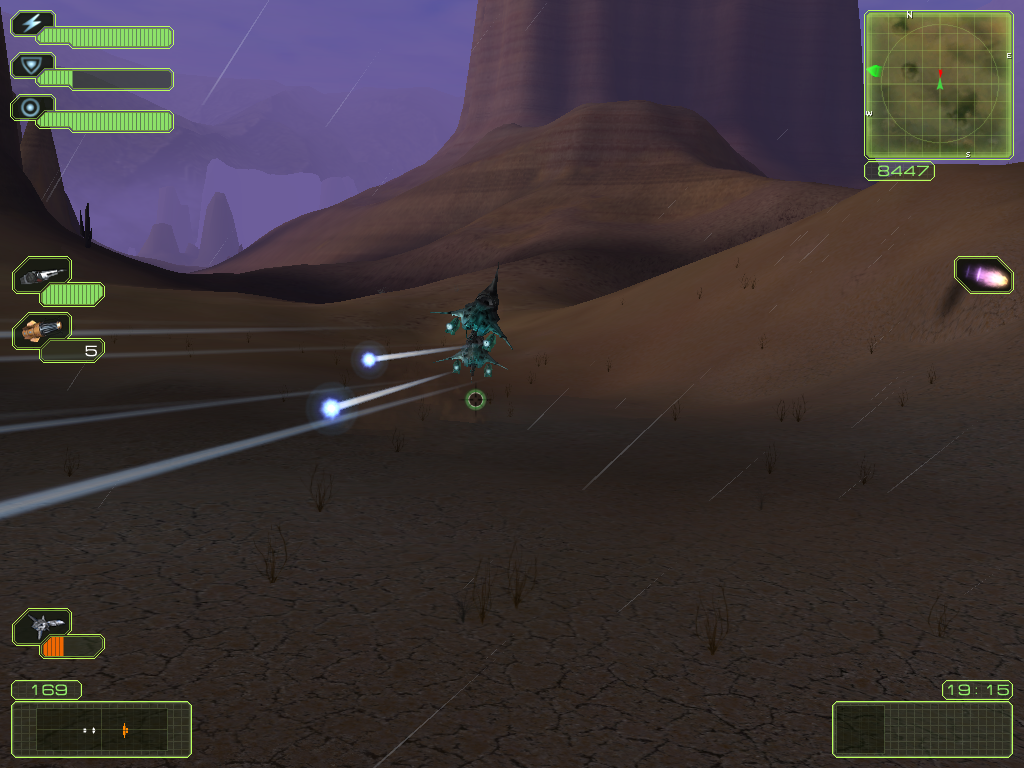The height and width of the screenshot is (768, 1024).
Task: Open the green radar minimap
Action: [938, 85]
